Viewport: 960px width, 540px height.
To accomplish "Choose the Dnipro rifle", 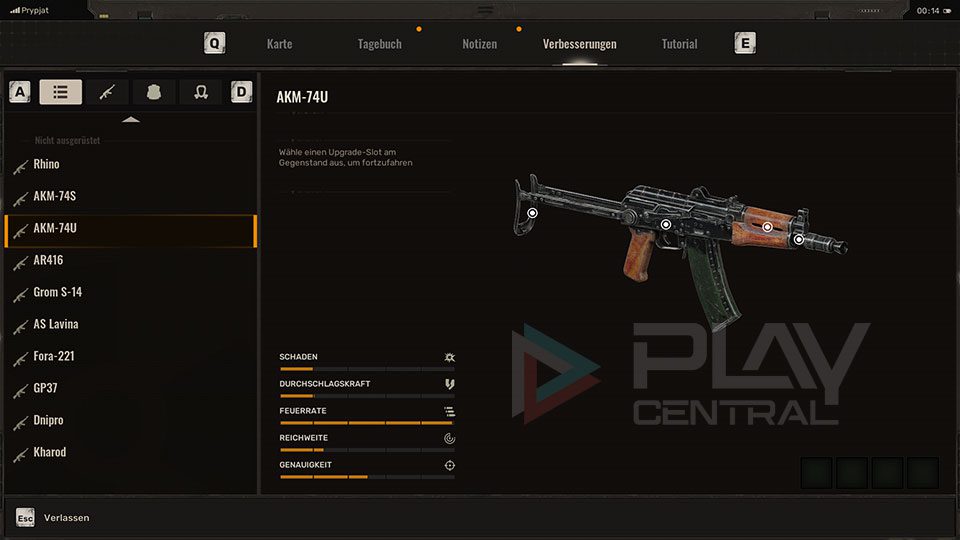I will (49, 420).
